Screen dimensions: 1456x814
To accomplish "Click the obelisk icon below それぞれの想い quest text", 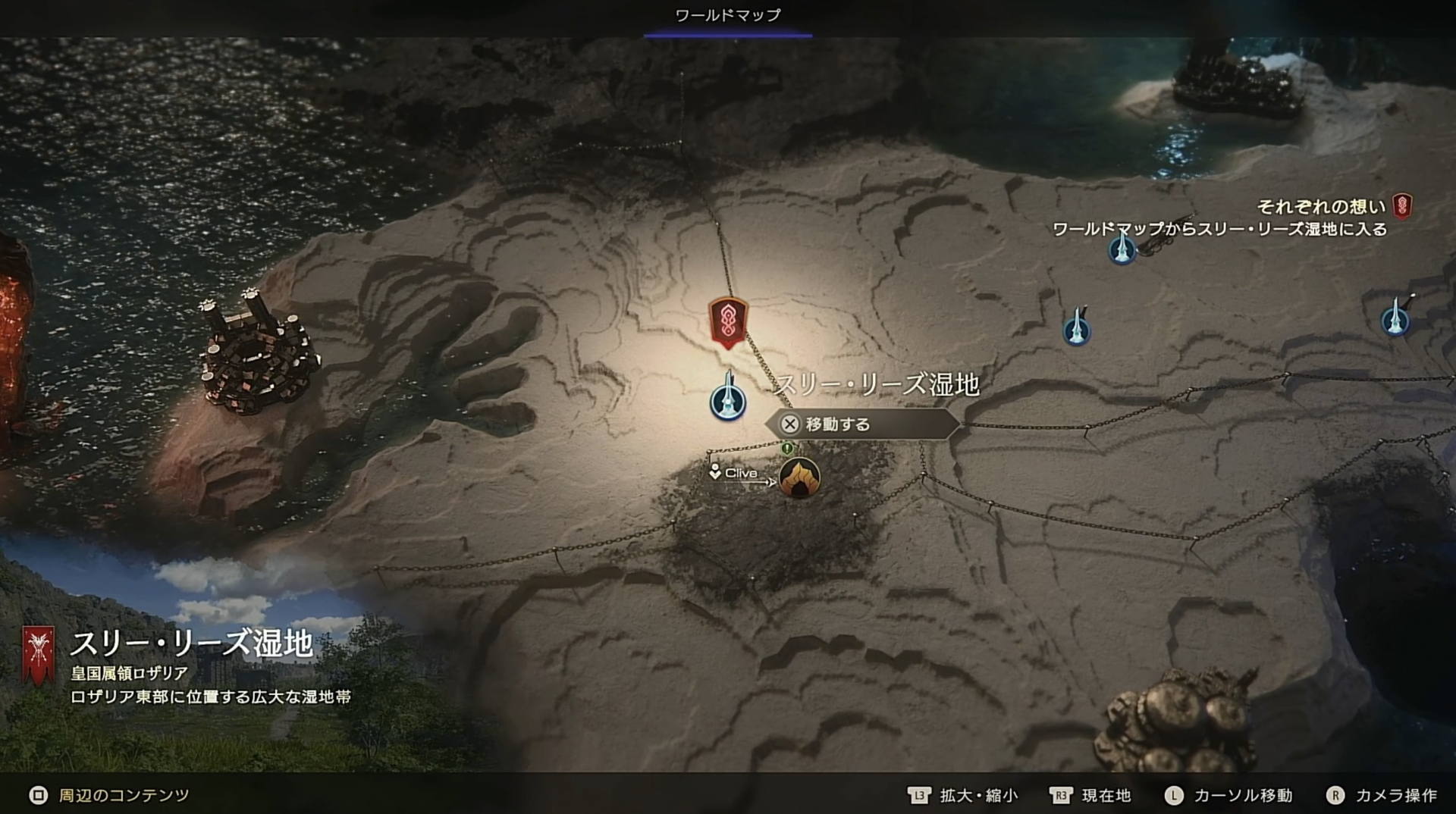I will pyautogui.click(x=1121, y=250).
